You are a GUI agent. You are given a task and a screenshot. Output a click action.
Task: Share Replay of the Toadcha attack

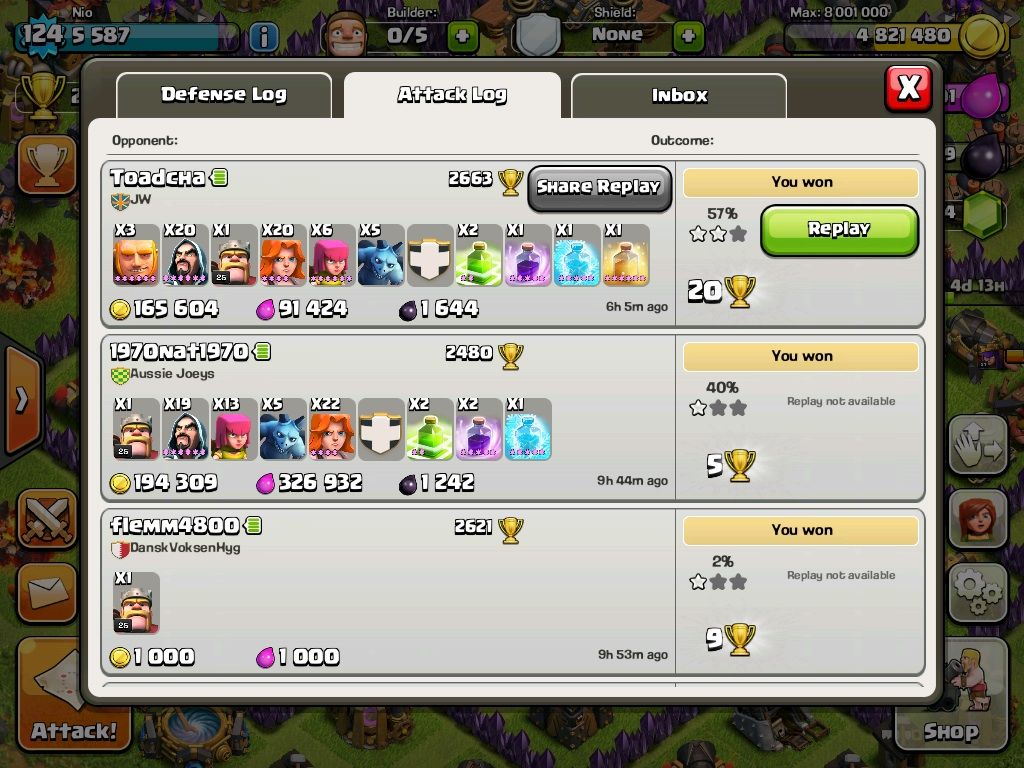[x=599, y=187]
